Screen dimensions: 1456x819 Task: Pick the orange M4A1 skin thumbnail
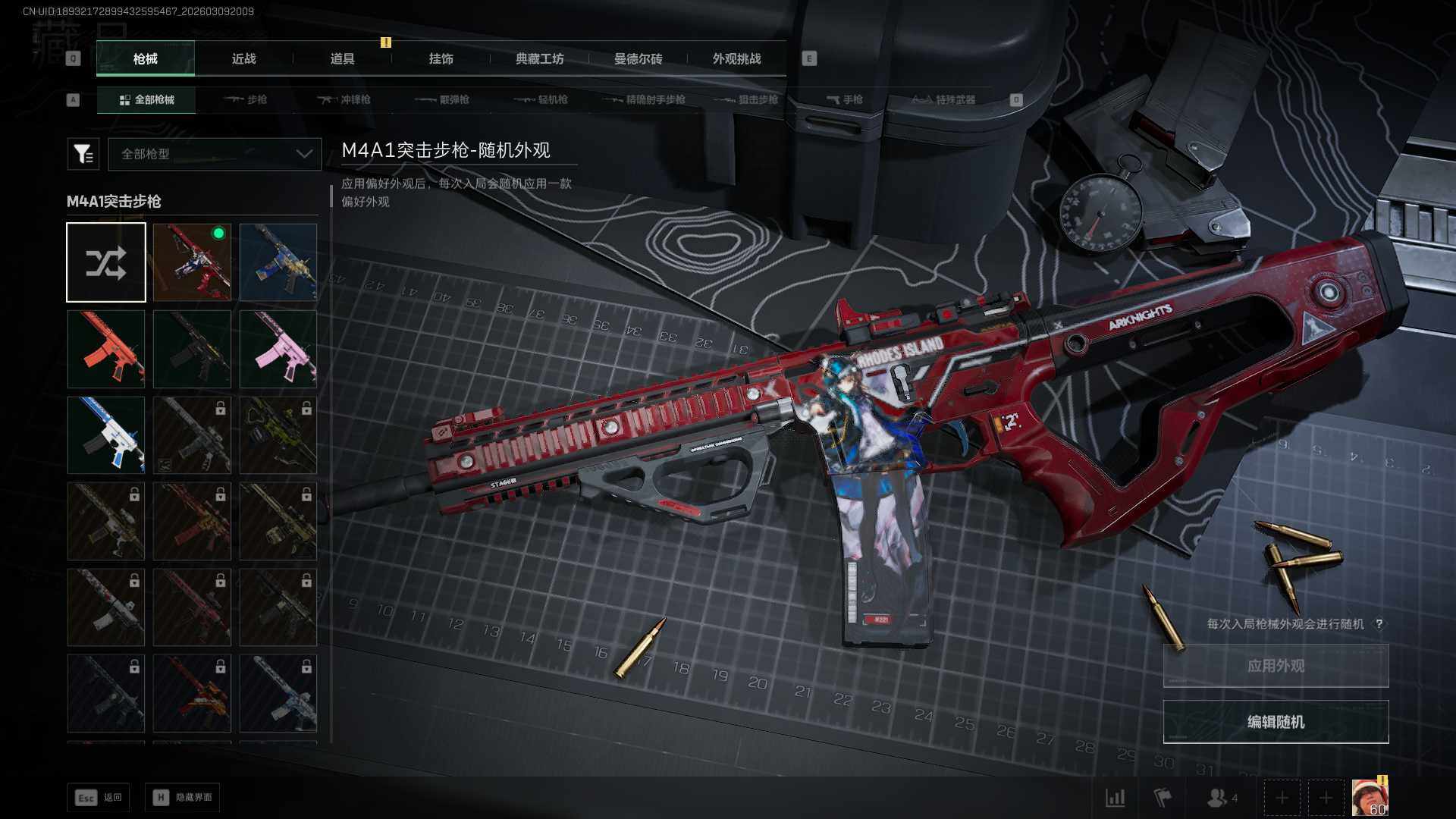[x=106, y=349]
